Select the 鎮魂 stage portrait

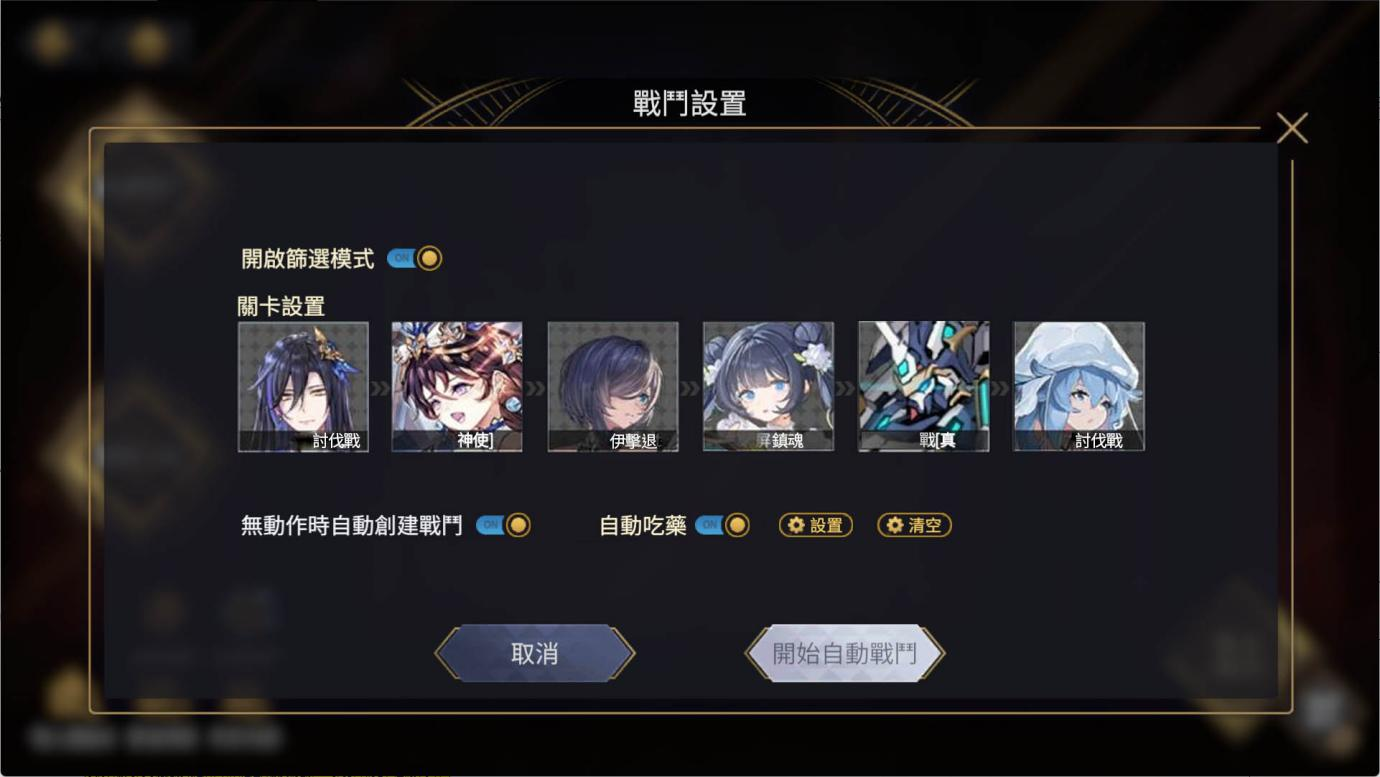pos(767,385)
